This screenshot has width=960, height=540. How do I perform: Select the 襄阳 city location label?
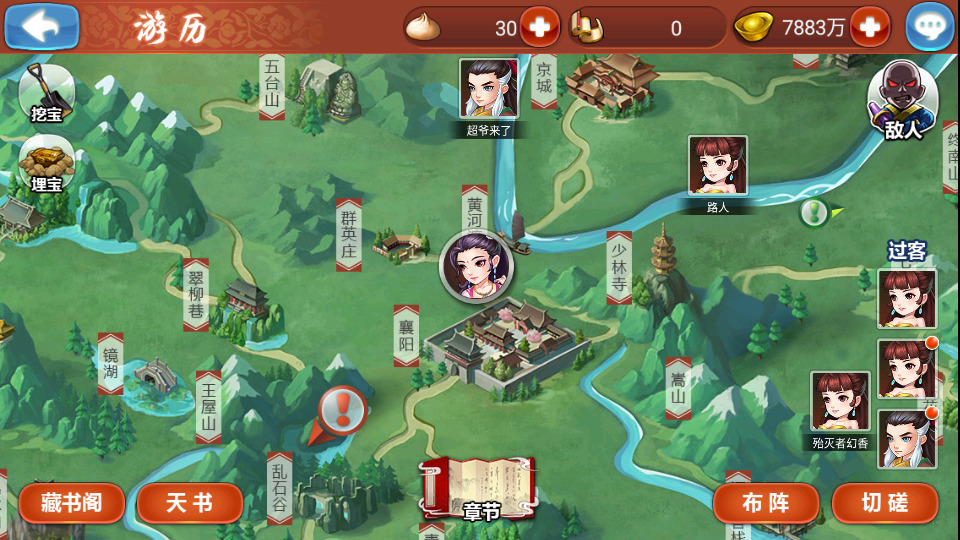pyautogui.click(x=406, y=336)
